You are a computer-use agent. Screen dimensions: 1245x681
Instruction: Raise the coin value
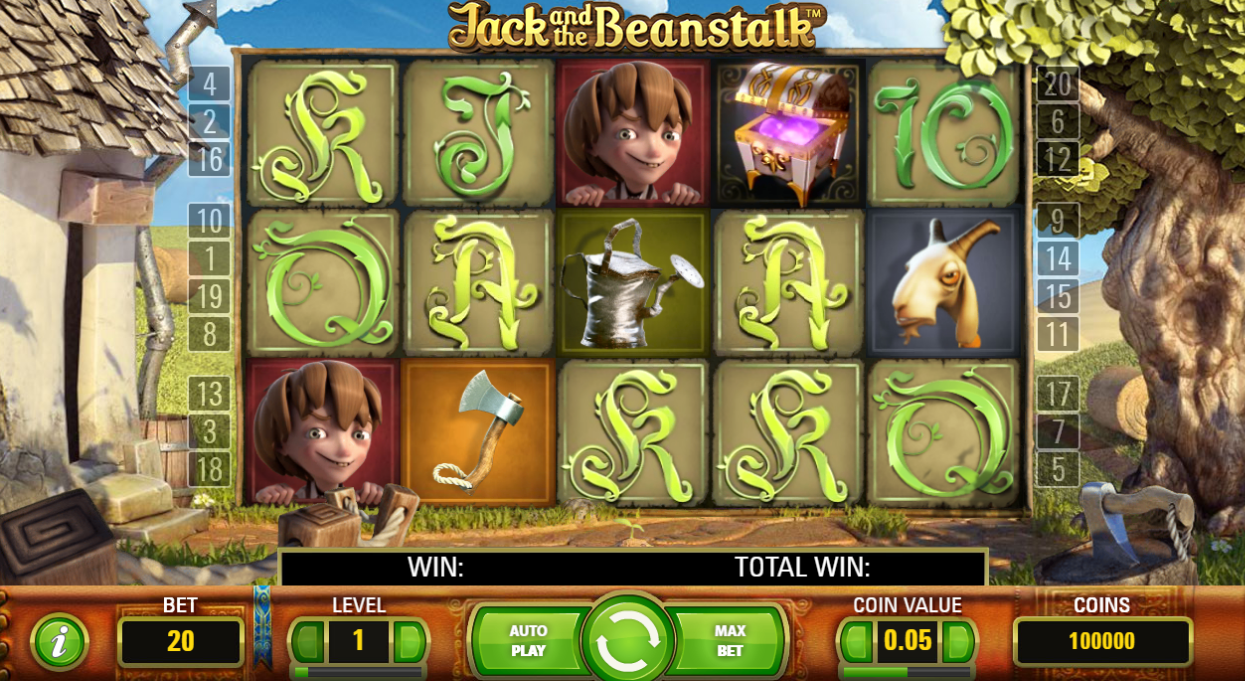pyautogui.click(x=957, y=641)
